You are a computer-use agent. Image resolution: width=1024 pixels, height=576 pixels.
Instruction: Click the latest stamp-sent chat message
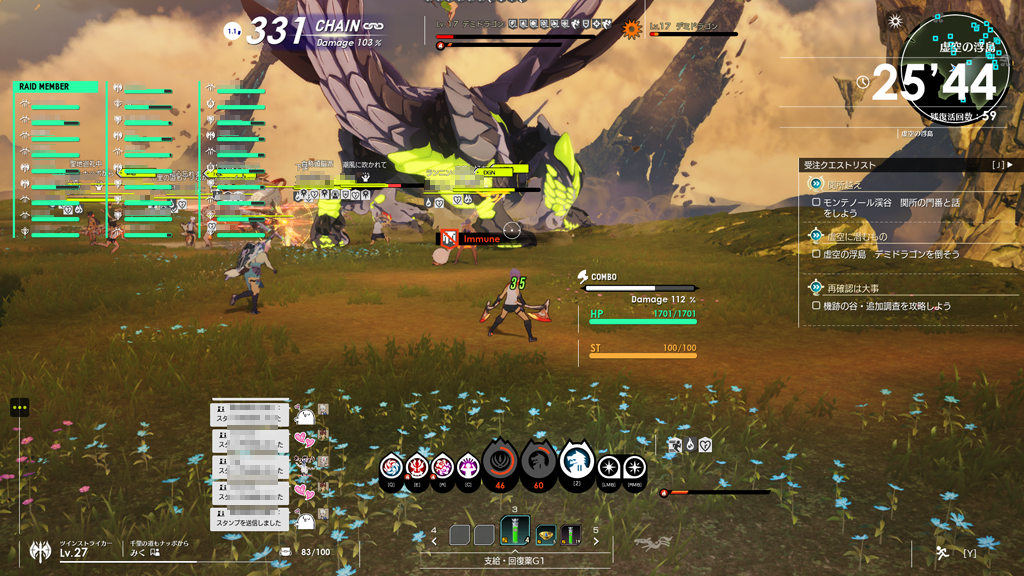pos(250,522)
